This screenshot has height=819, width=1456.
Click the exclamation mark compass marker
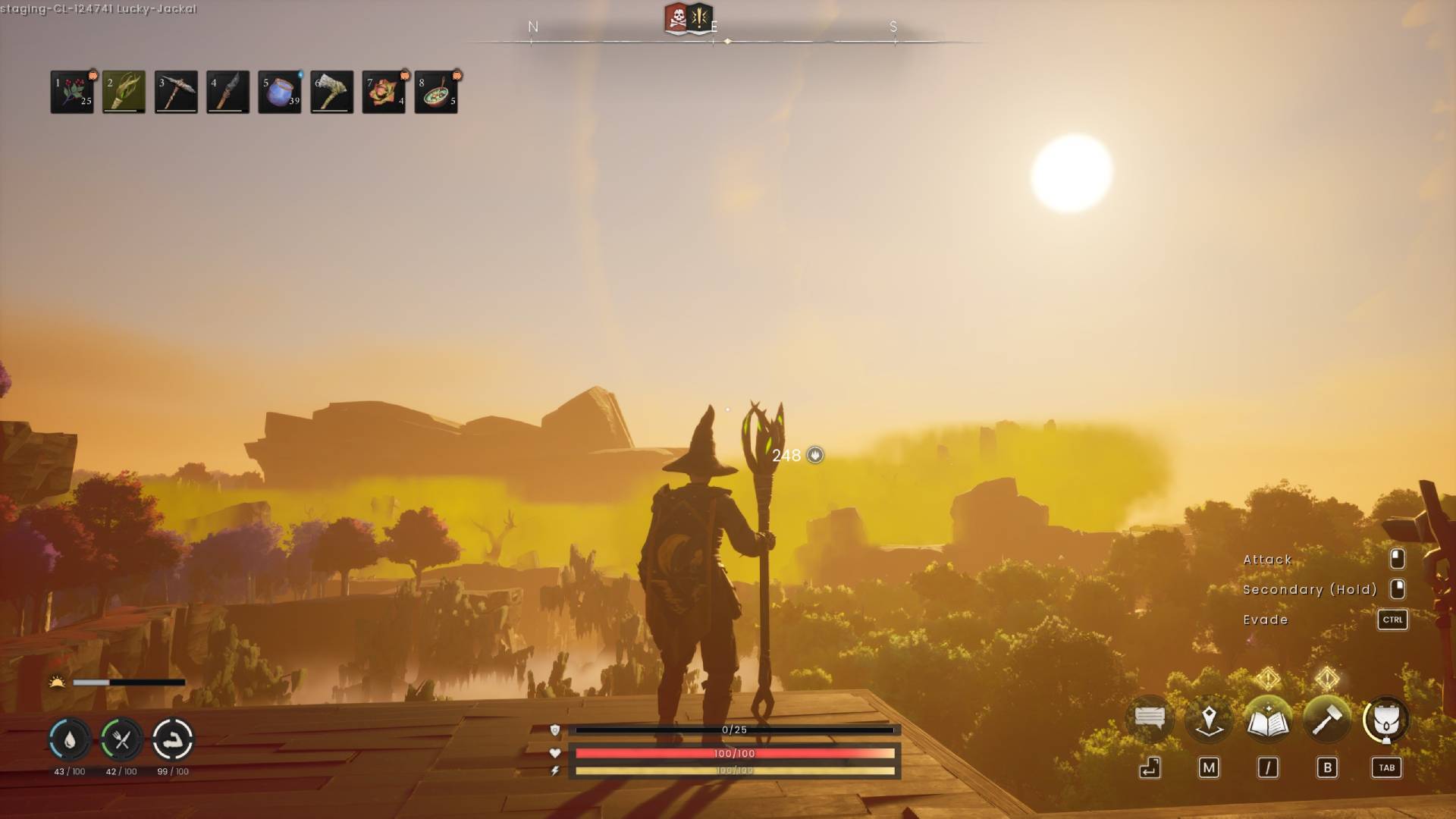701,17
